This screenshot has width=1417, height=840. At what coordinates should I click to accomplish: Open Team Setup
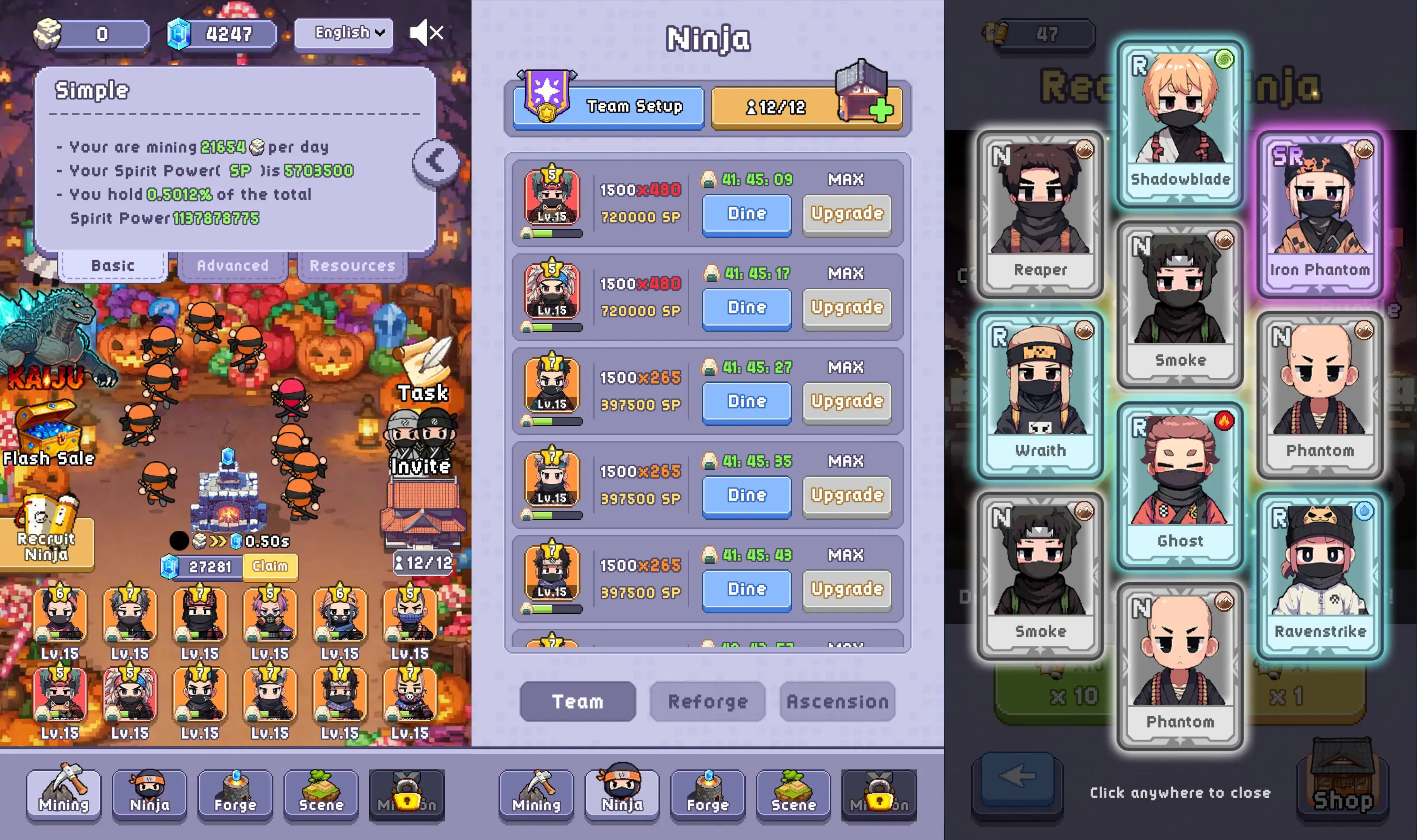[x=609, y=106]
